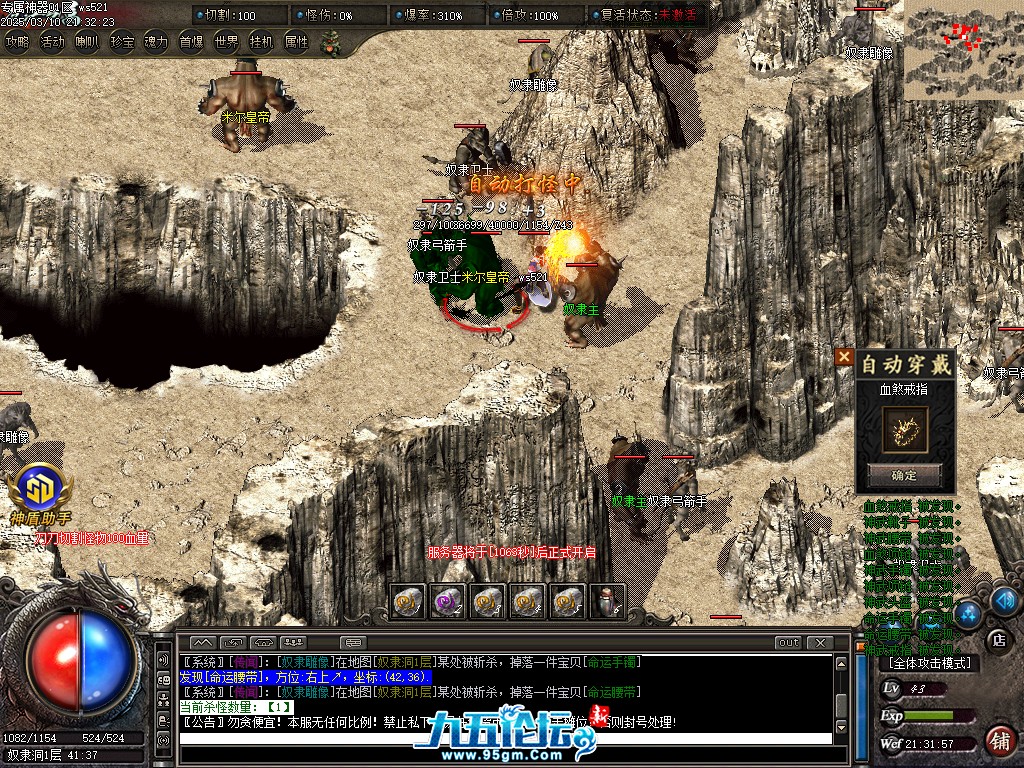1024x768 pixels.
Task: Toggle 挂机 auto-battle button
Action: pyautogui.click(x=261, y=42)
